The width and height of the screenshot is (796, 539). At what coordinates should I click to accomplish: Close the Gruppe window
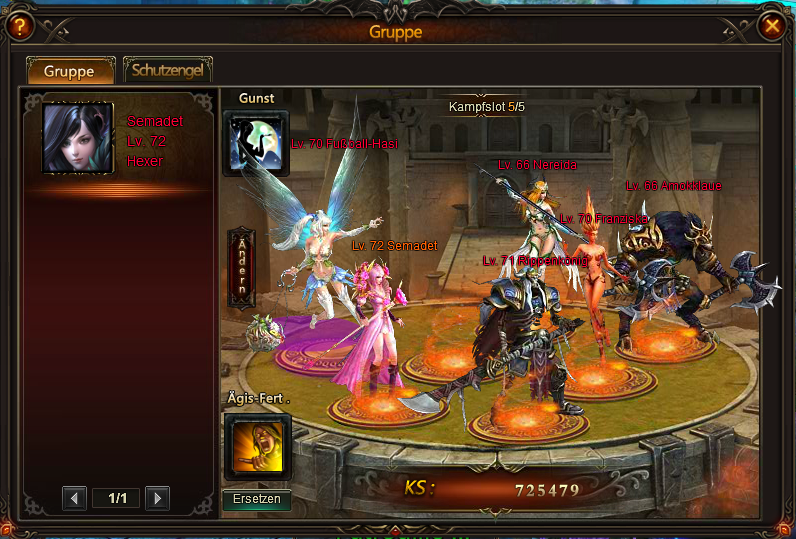point(771,27)
